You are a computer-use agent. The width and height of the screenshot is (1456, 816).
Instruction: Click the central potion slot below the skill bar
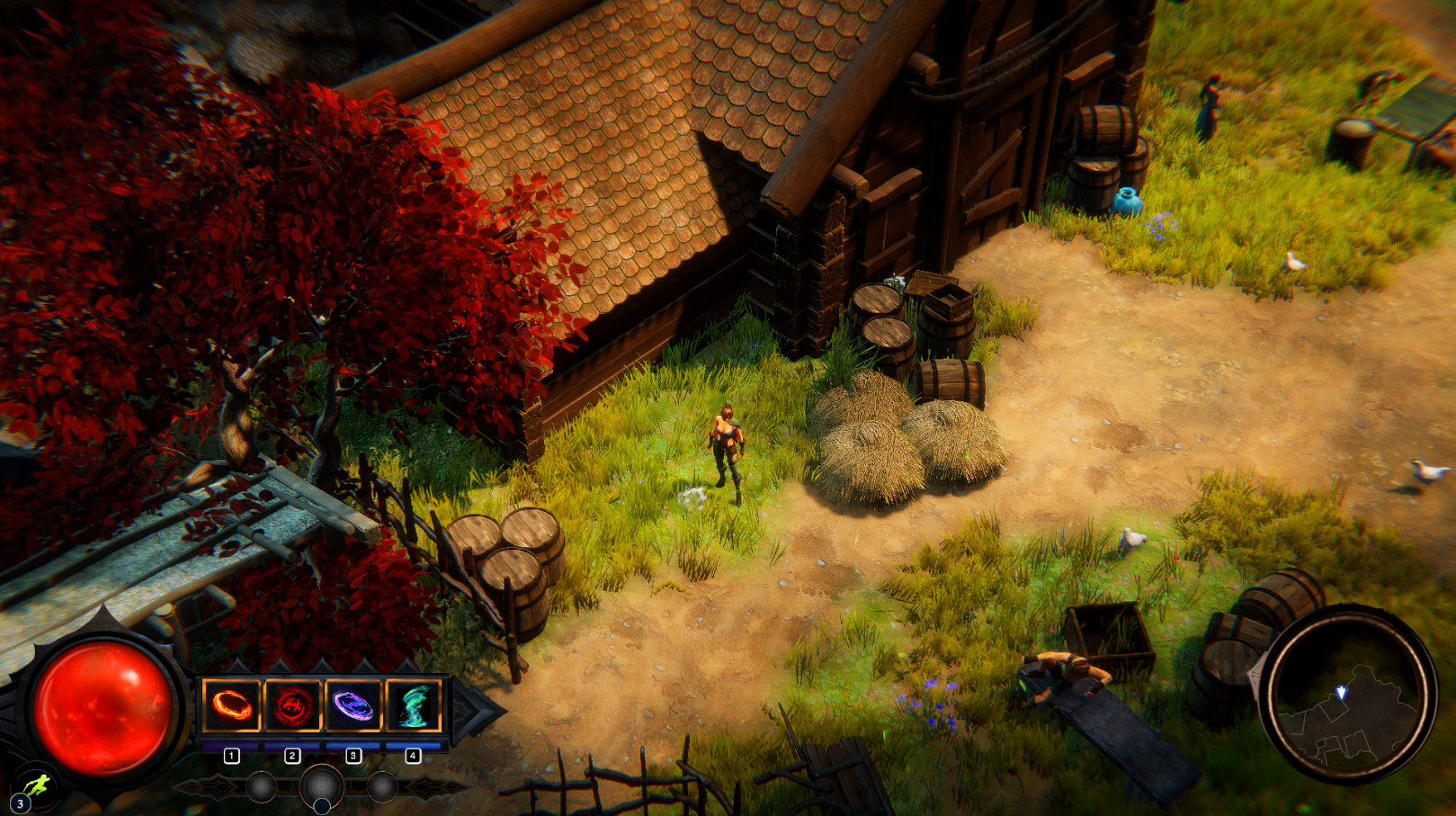[x=320, y=787]
